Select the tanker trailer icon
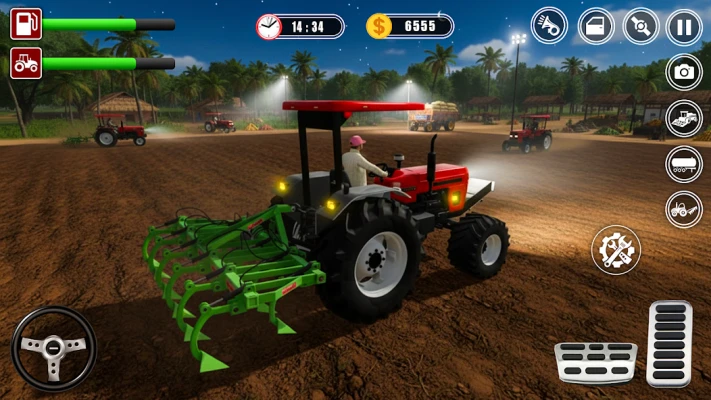 (684, 164)
